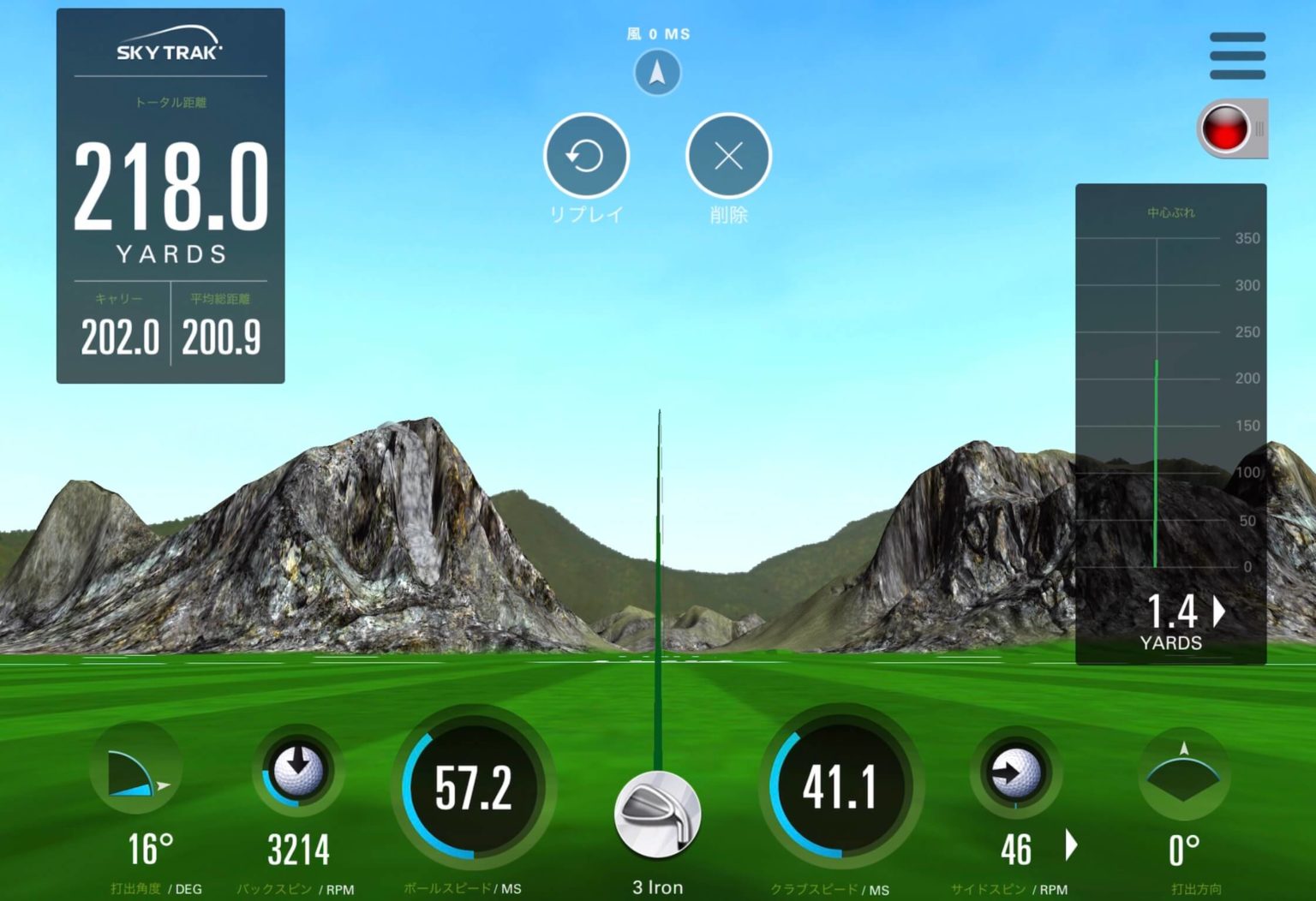Open the hamburger menu
The width and height of the screenshot is (1316, 901).
click(1237, 56)
